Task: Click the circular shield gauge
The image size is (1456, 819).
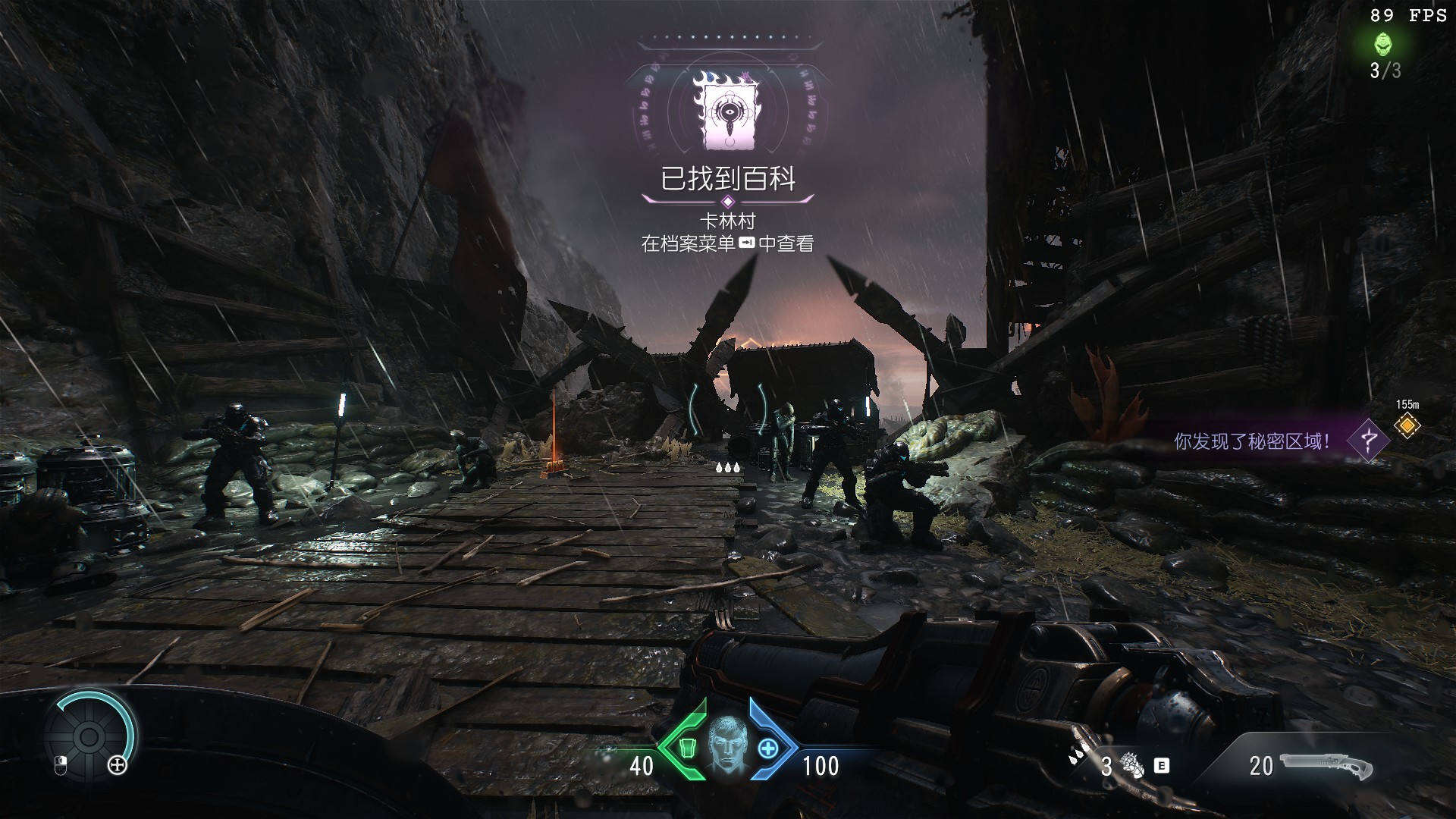Action: [x=89, y=736]
